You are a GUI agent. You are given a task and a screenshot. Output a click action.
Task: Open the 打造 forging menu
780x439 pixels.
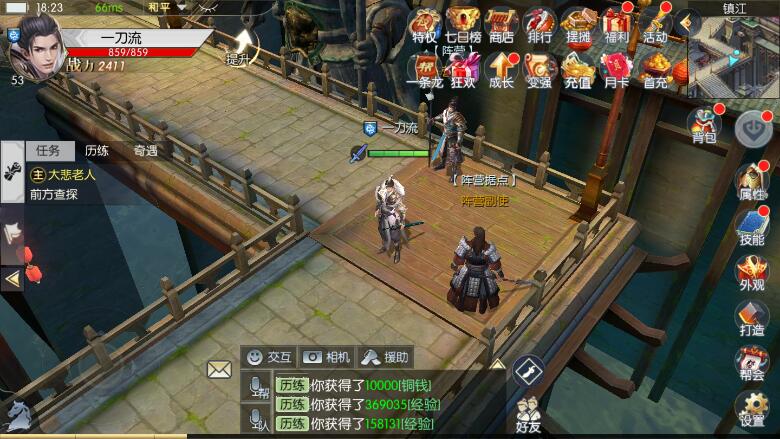[751, 318]
